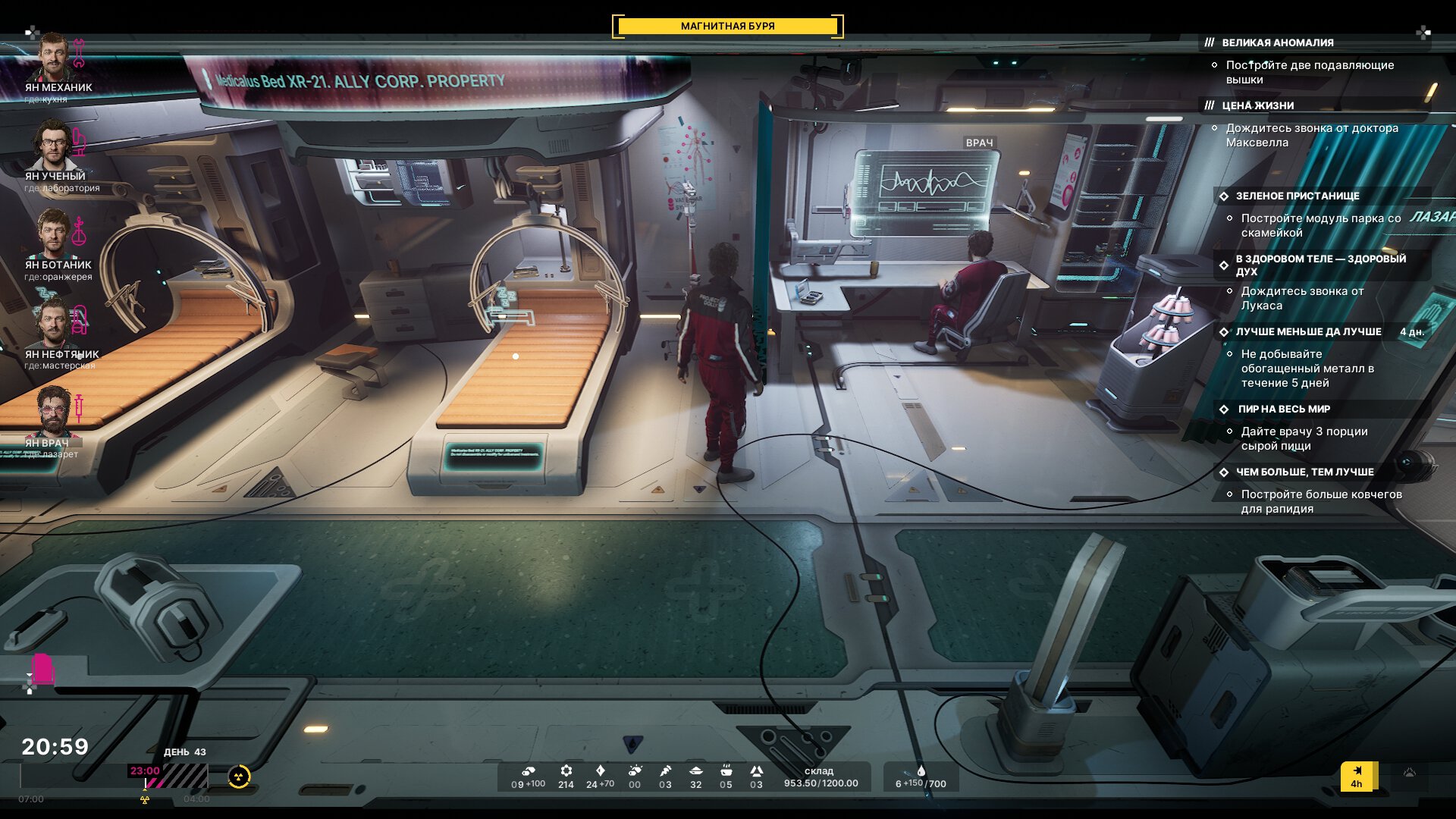Choose the Ян Ботаник alter portrait
Viewport: 1456px width, 819px height.
53,234
